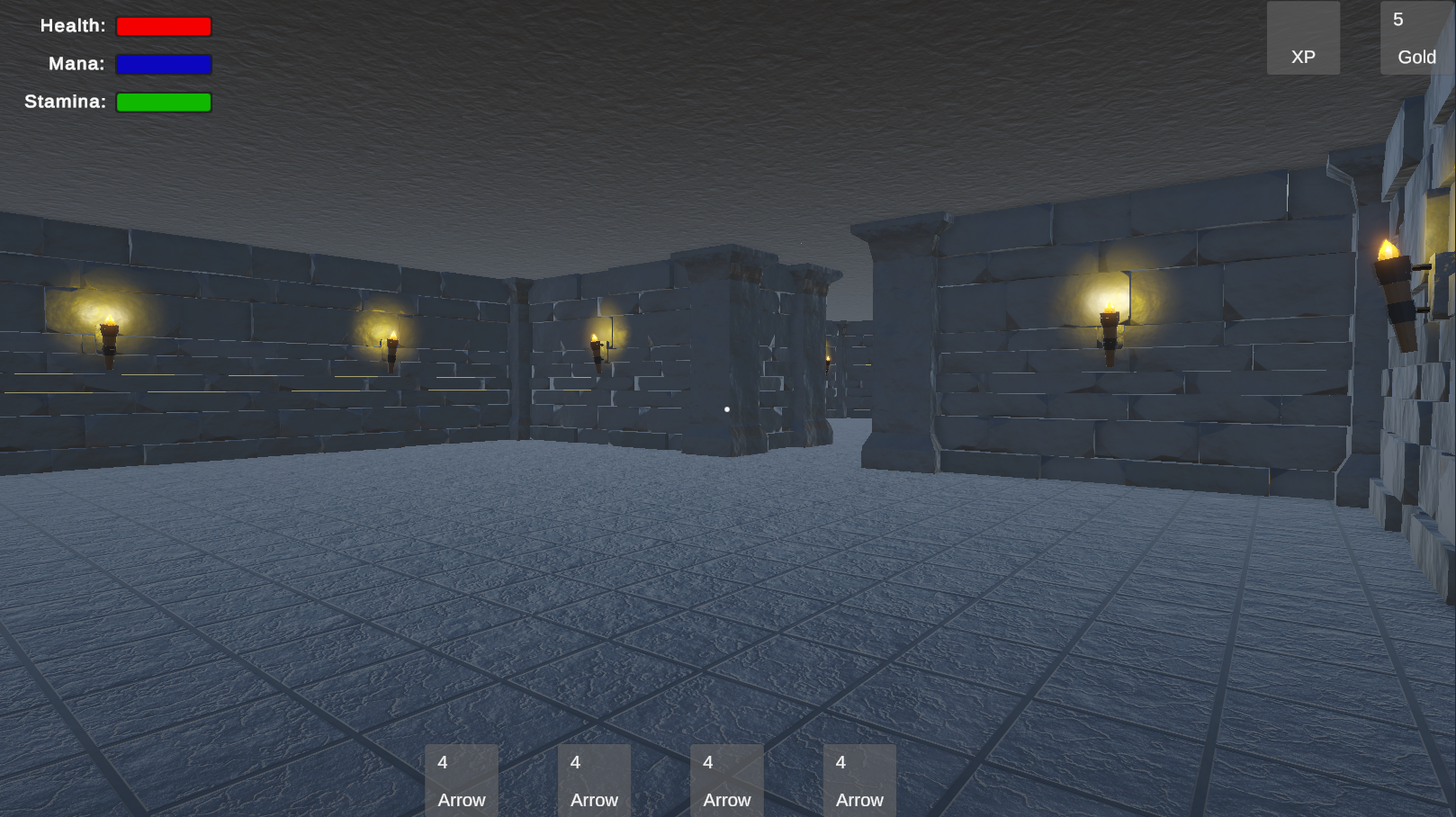The height and width of the screenshot is (817, 1456).
Task: Click the distant small torch near the pillar
Action: click(x=826, y=360)
